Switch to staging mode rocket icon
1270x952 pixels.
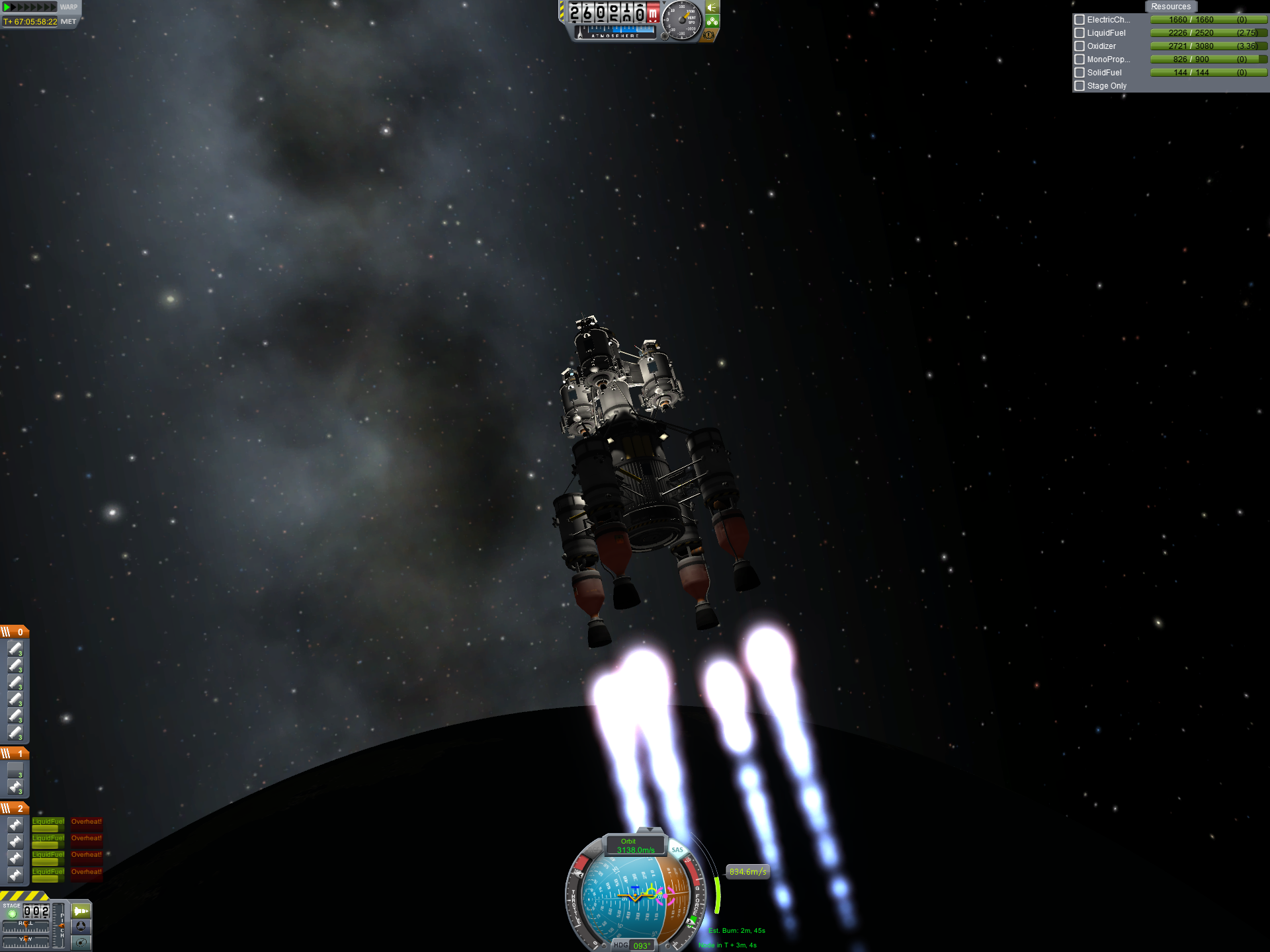coord(81,911)
